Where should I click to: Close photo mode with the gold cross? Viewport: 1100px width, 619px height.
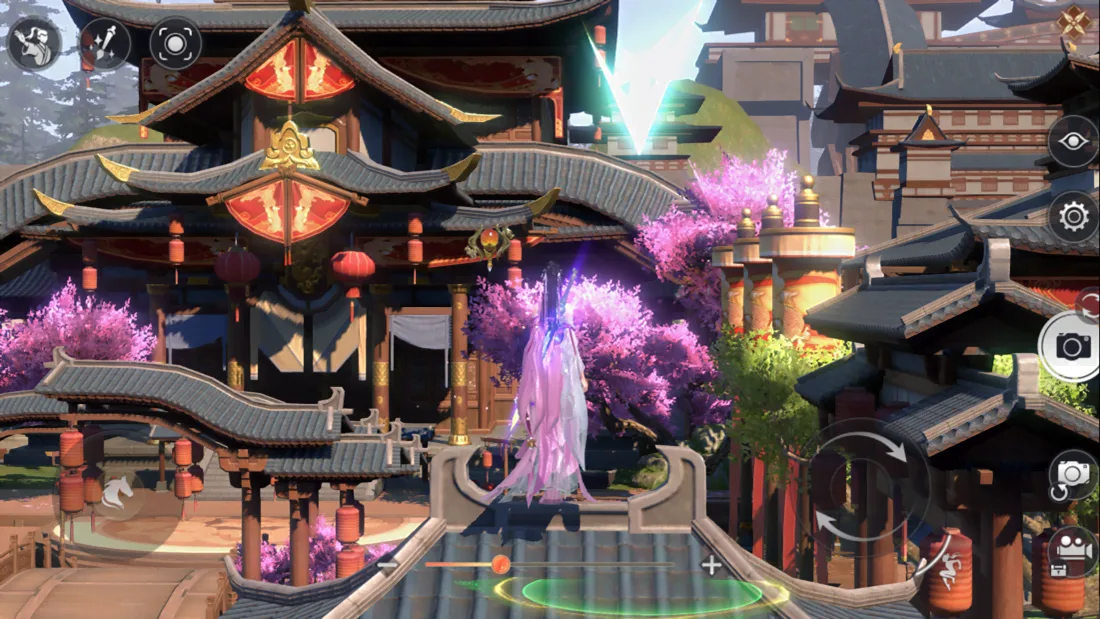pos(1074,22)
